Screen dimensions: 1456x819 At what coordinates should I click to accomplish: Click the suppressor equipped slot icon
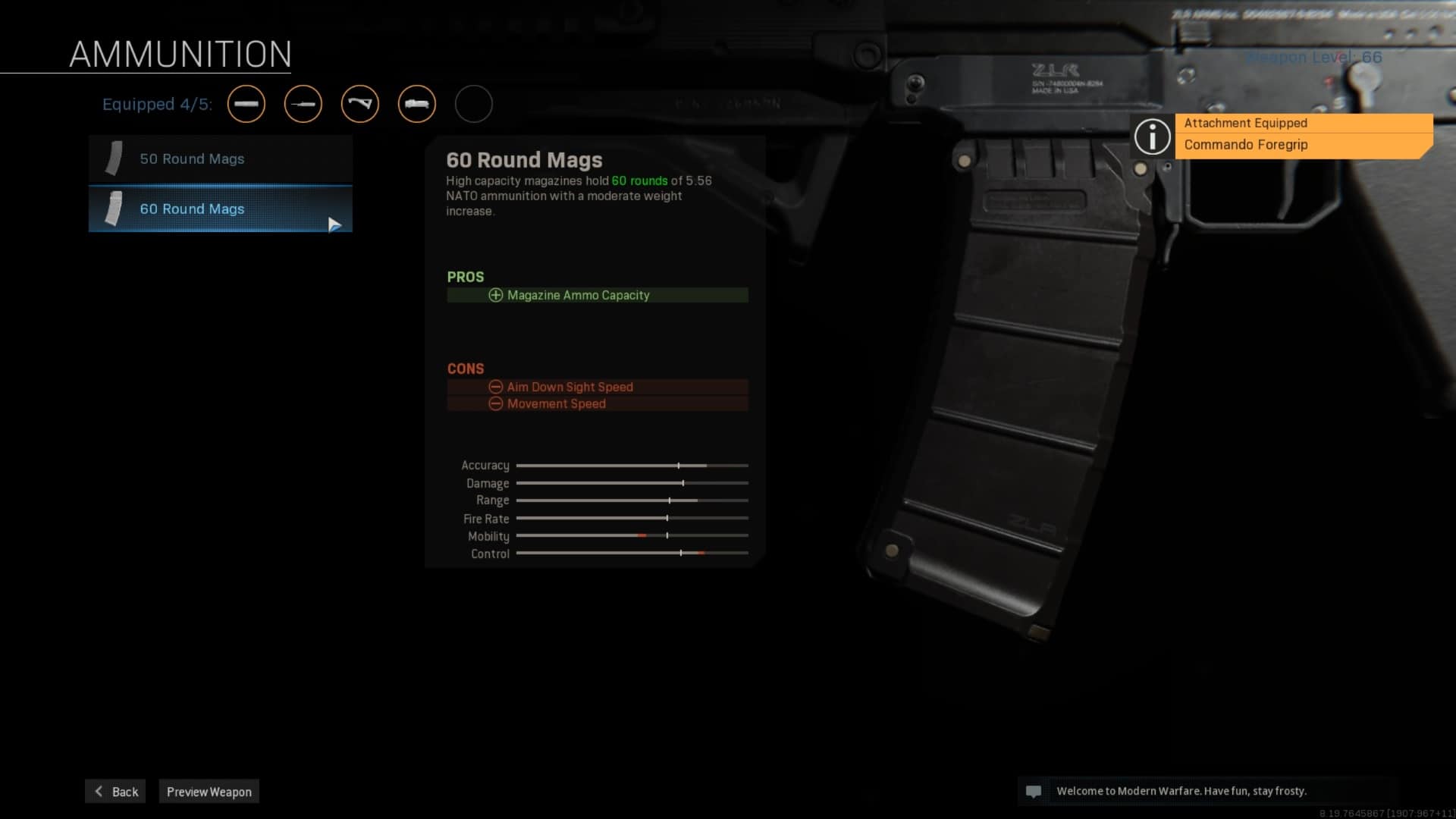246,104
